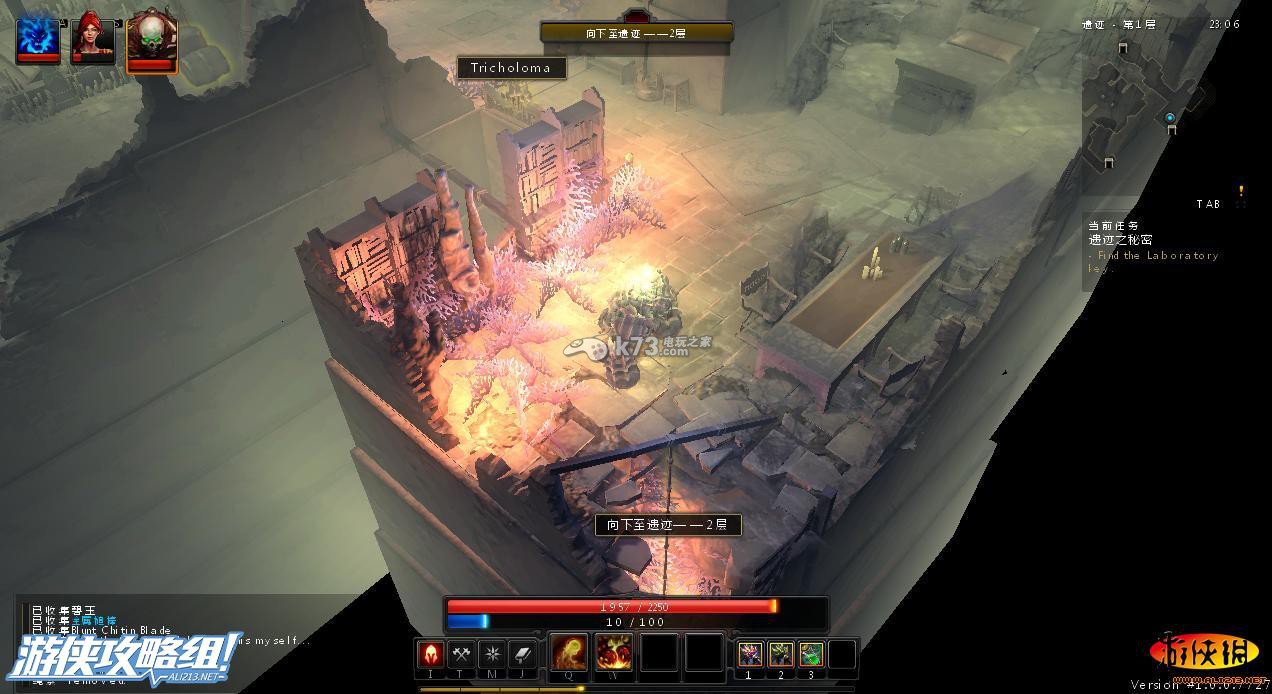This screenshot has width=1272, height=694.
Task: Use the item in quick slot 1
Action: [x=750, y=654]
